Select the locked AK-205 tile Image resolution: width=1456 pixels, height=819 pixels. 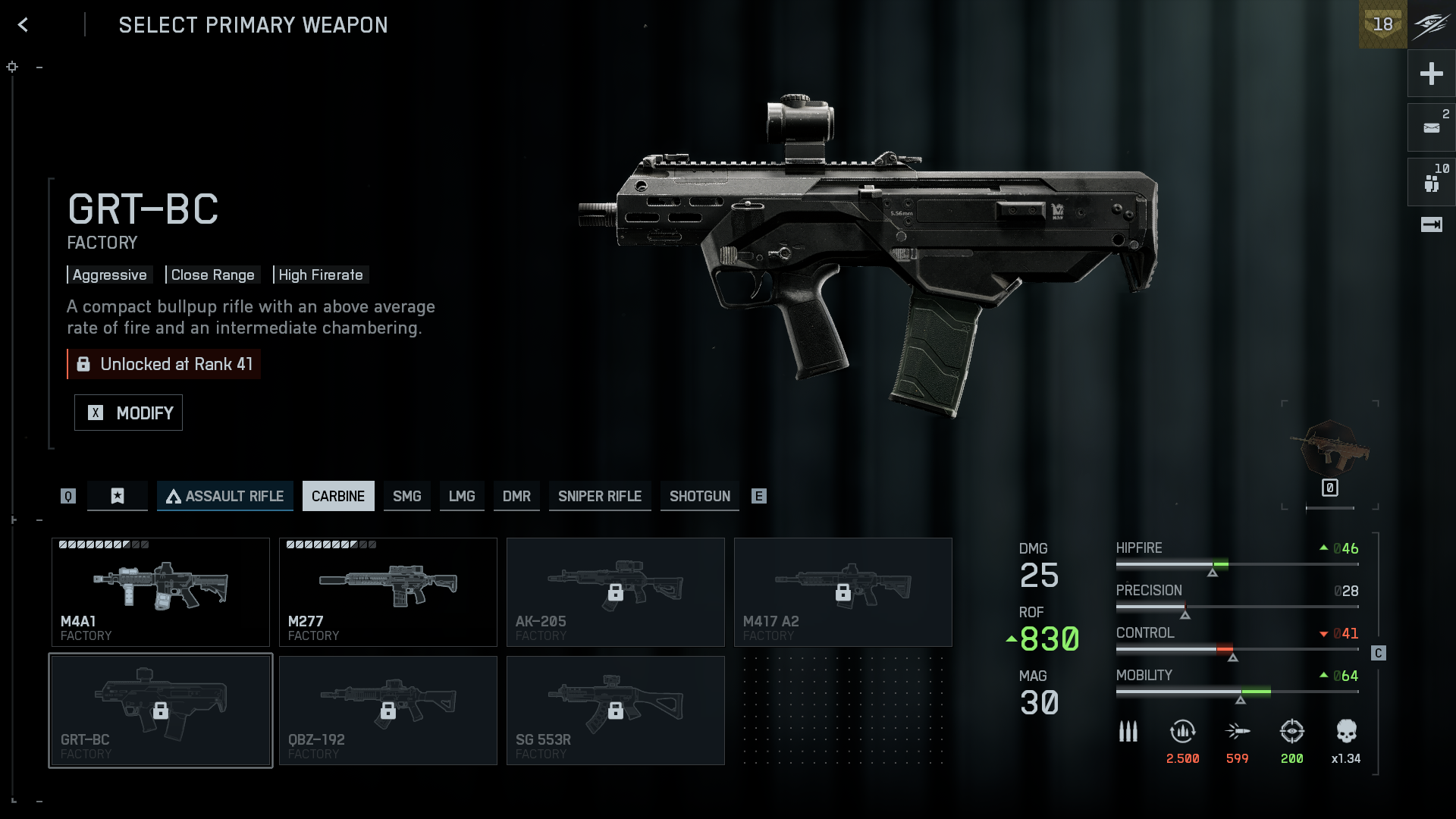[x=616, y=592]
